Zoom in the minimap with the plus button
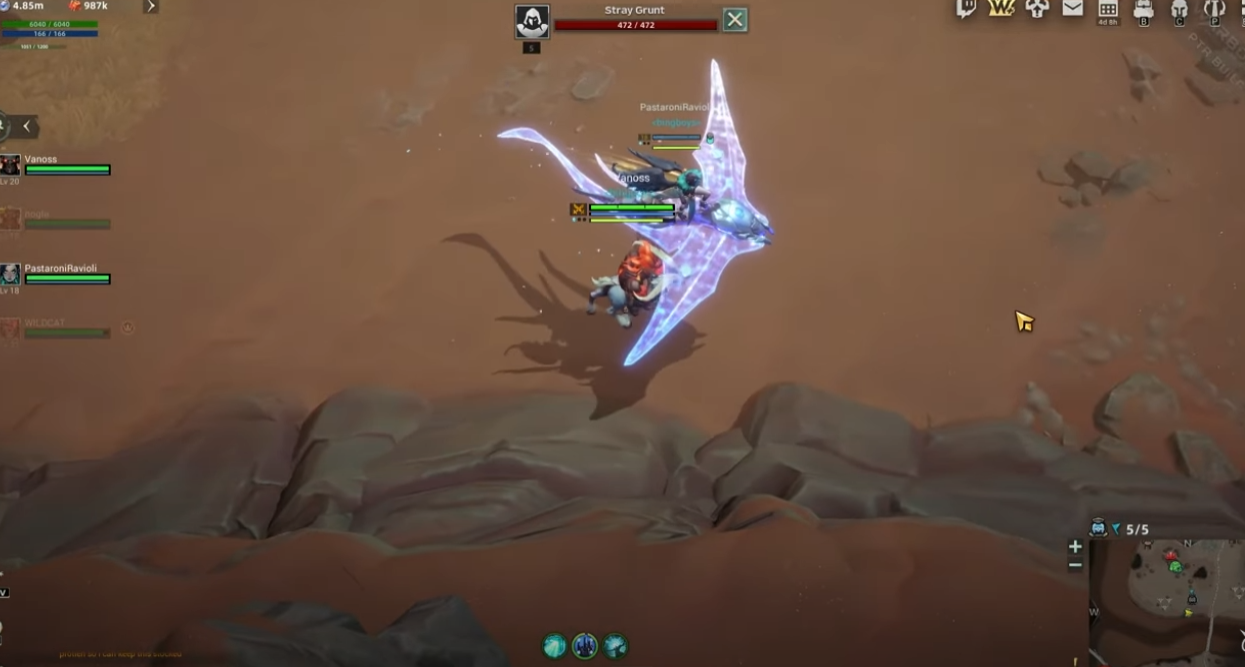The height and width of the screenshot is (667, 1245). click(x=1075, y=546)
